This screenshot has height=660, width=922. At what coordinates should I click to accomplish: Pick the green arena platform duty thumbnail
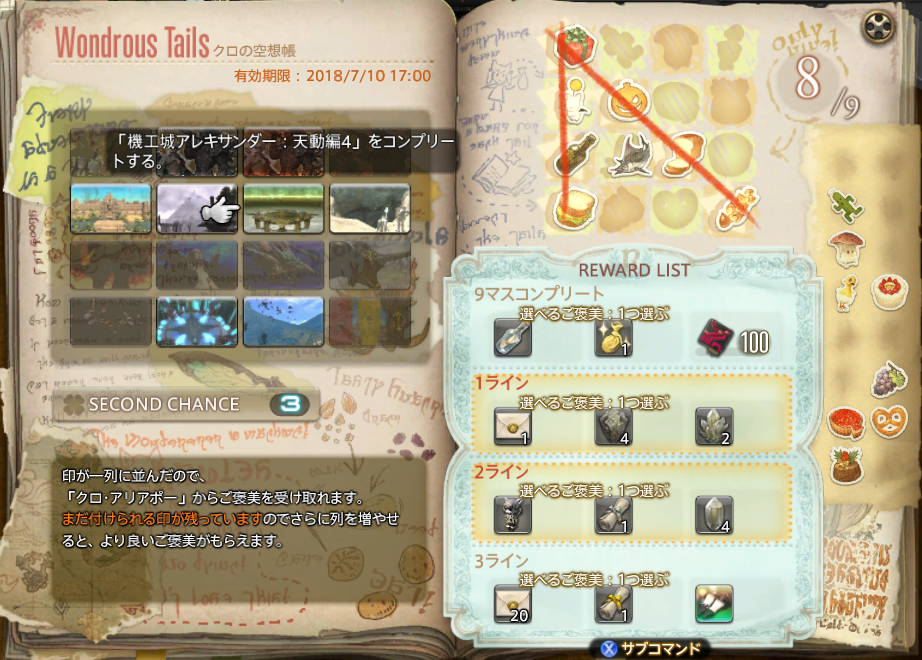pyautogui.click(x=283, y=208)
